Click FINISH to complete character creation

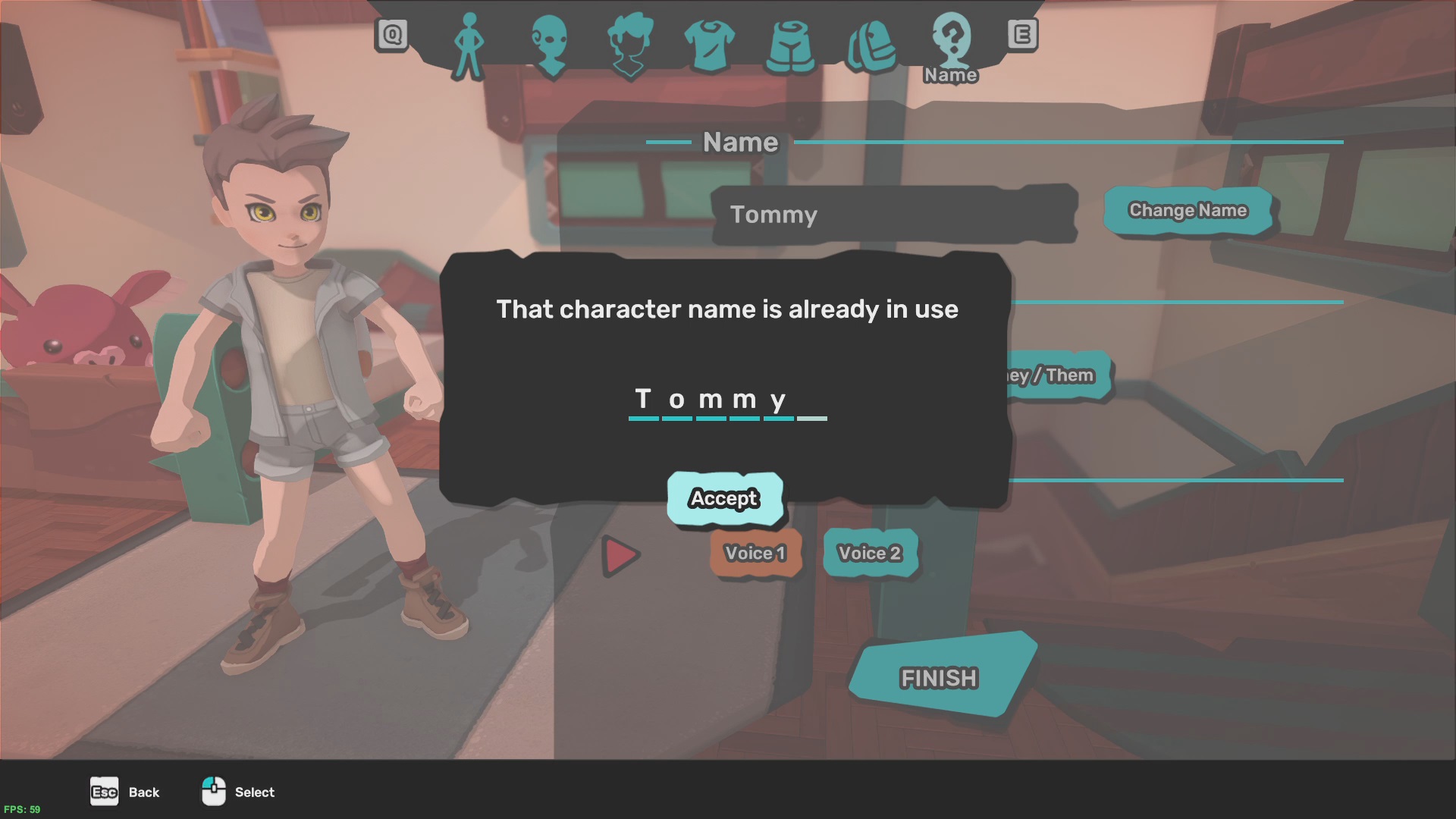938,677
